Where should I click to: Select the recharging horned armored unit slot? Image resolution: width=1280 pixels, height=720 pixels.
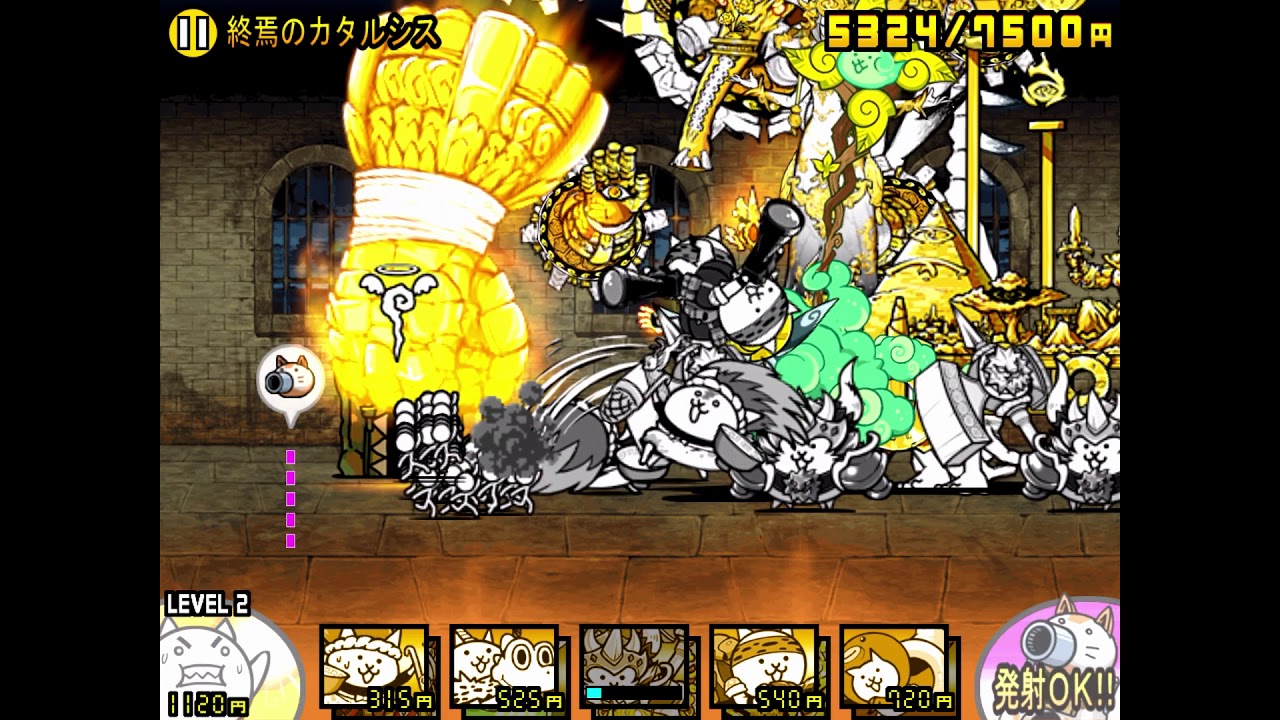tap(634, 667)
